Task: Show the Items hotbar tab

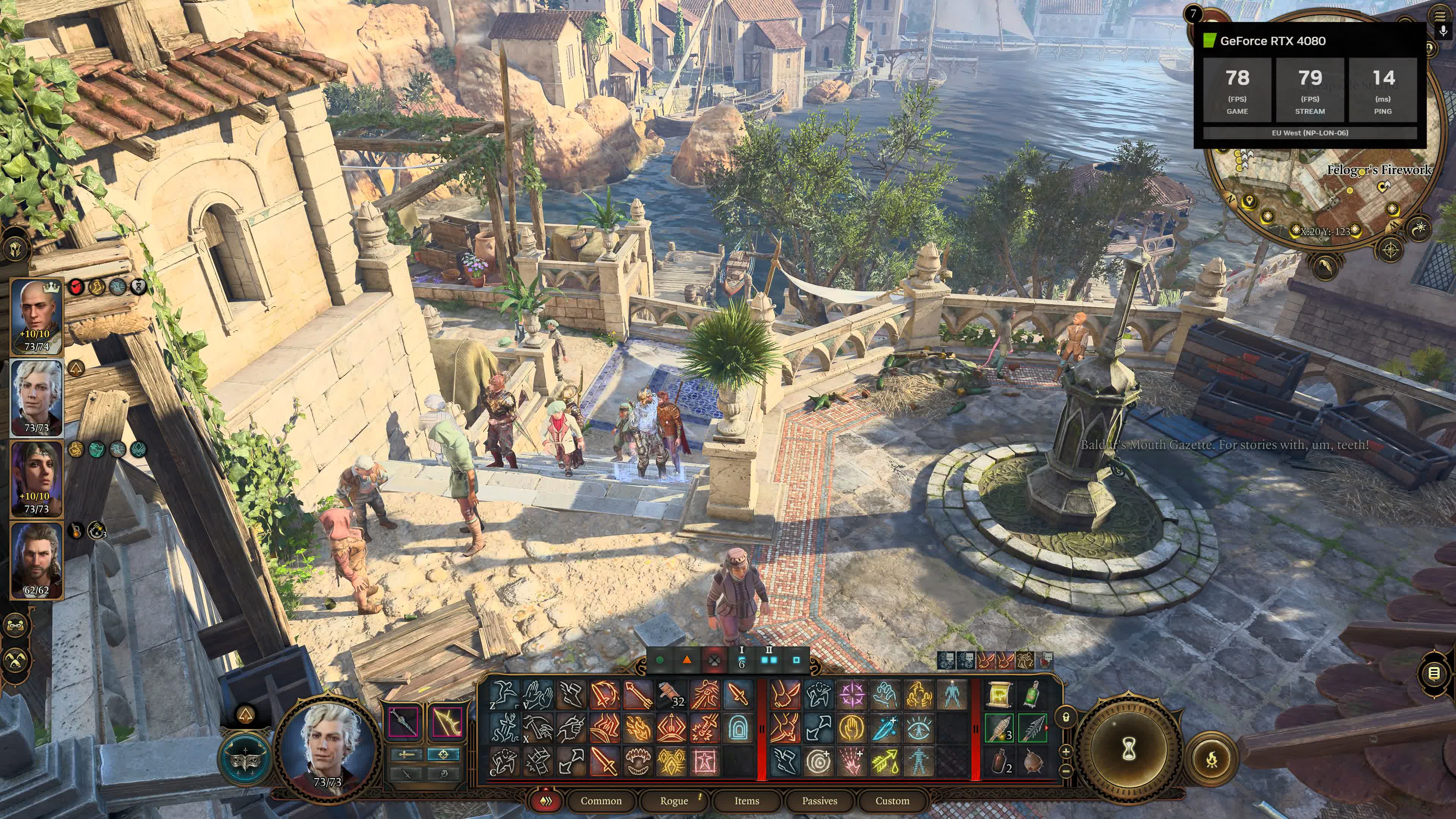Action: (746, 800)
